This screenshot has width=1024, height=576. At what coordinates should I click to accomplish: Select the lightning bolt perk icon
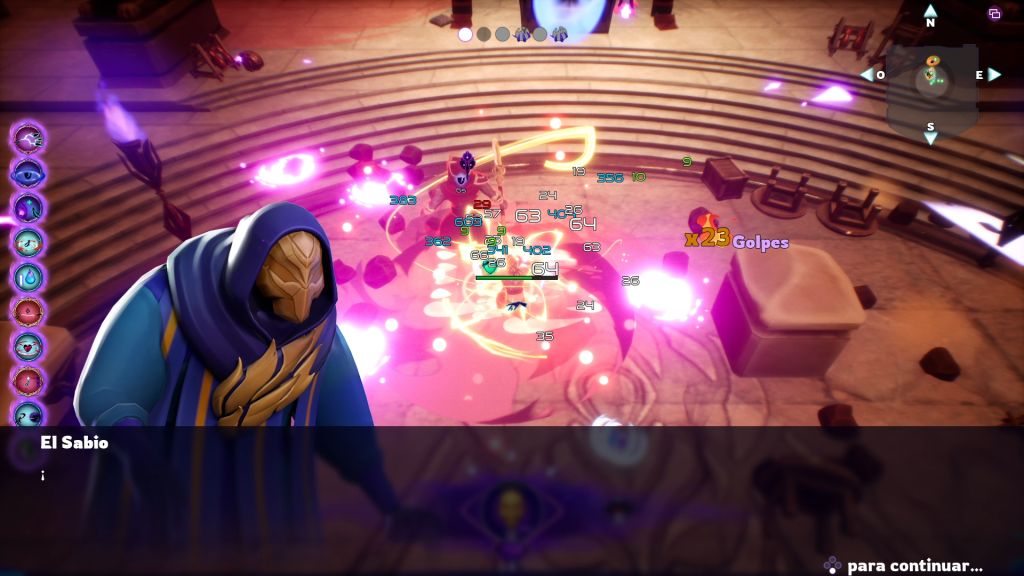pyautogui.click(x=28, y=139)
